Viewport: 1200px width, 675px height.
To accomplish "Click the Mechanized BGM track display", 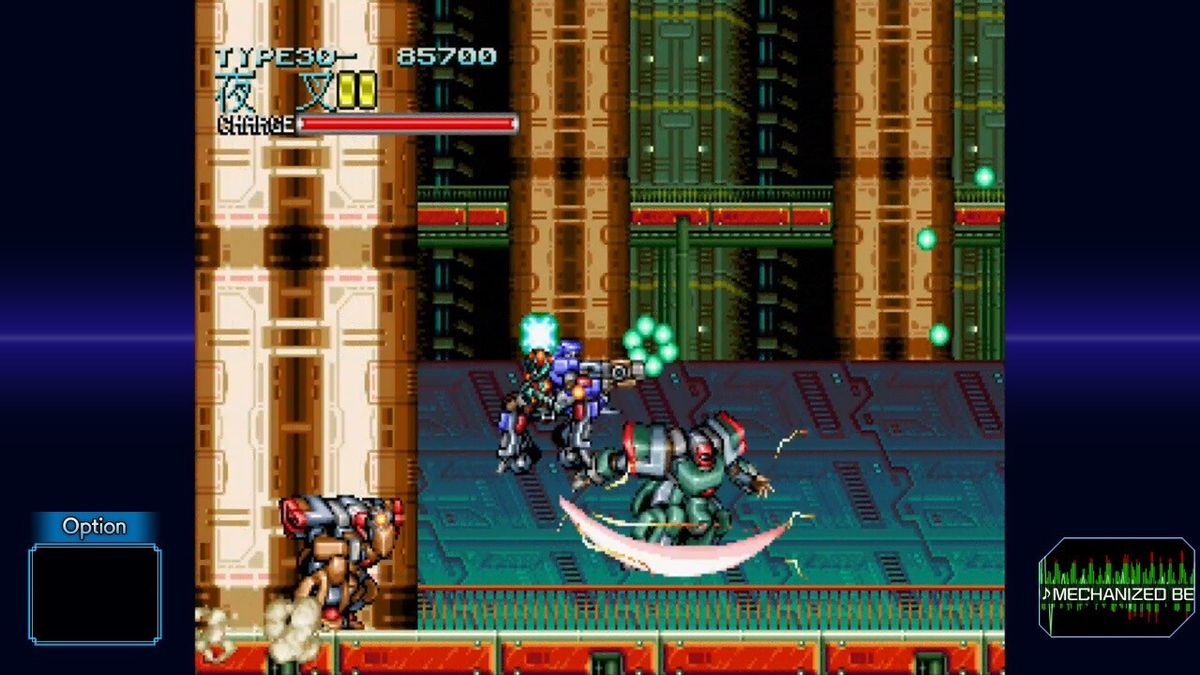I will (1117, 587).
